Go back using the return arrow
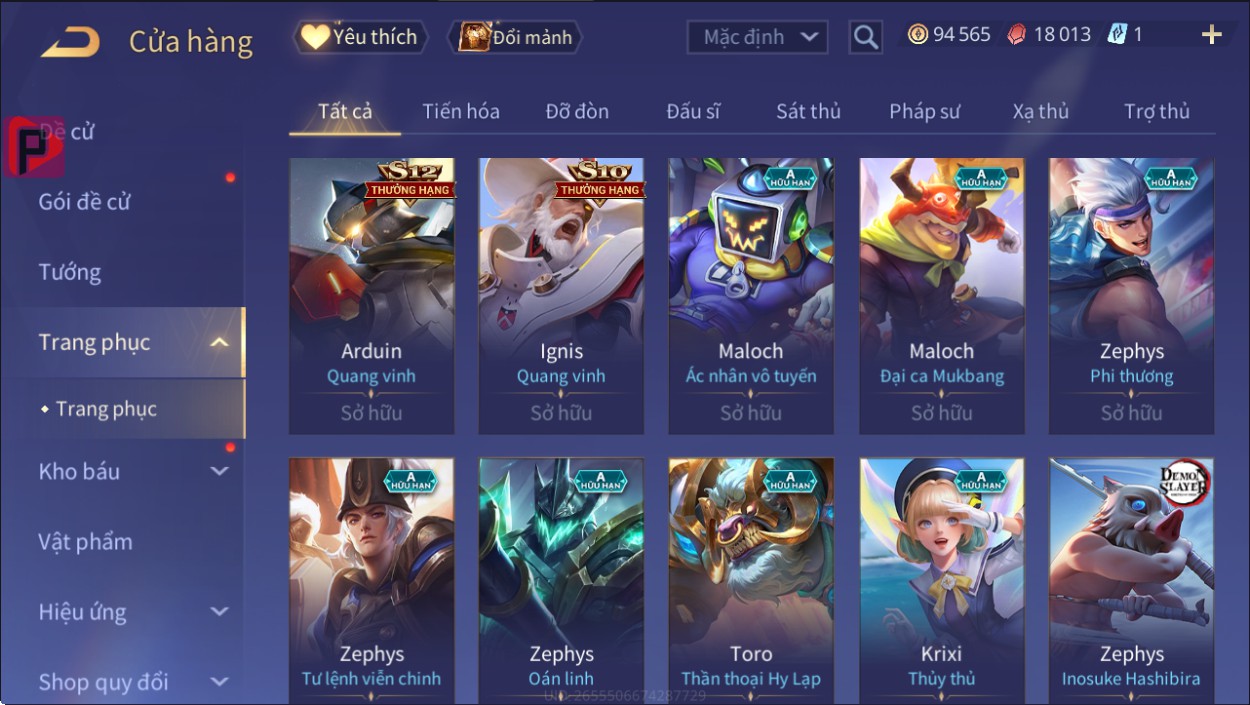This screenshot has height=705, width=1250. [x=70, y=42]
